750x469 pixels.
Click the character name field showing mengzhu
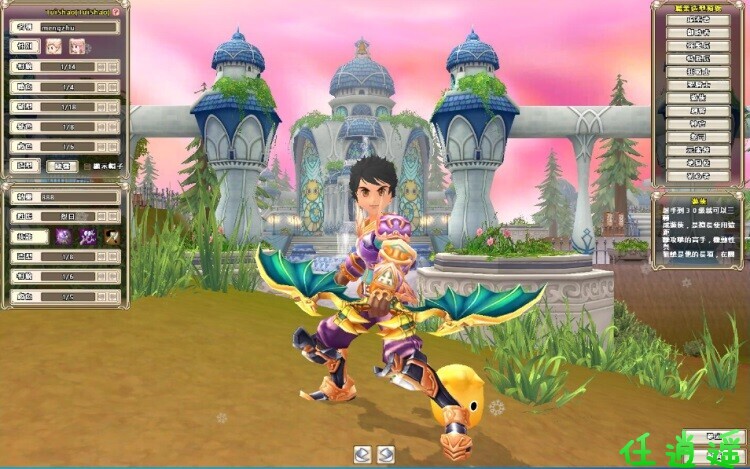click(x=78, y=28)
